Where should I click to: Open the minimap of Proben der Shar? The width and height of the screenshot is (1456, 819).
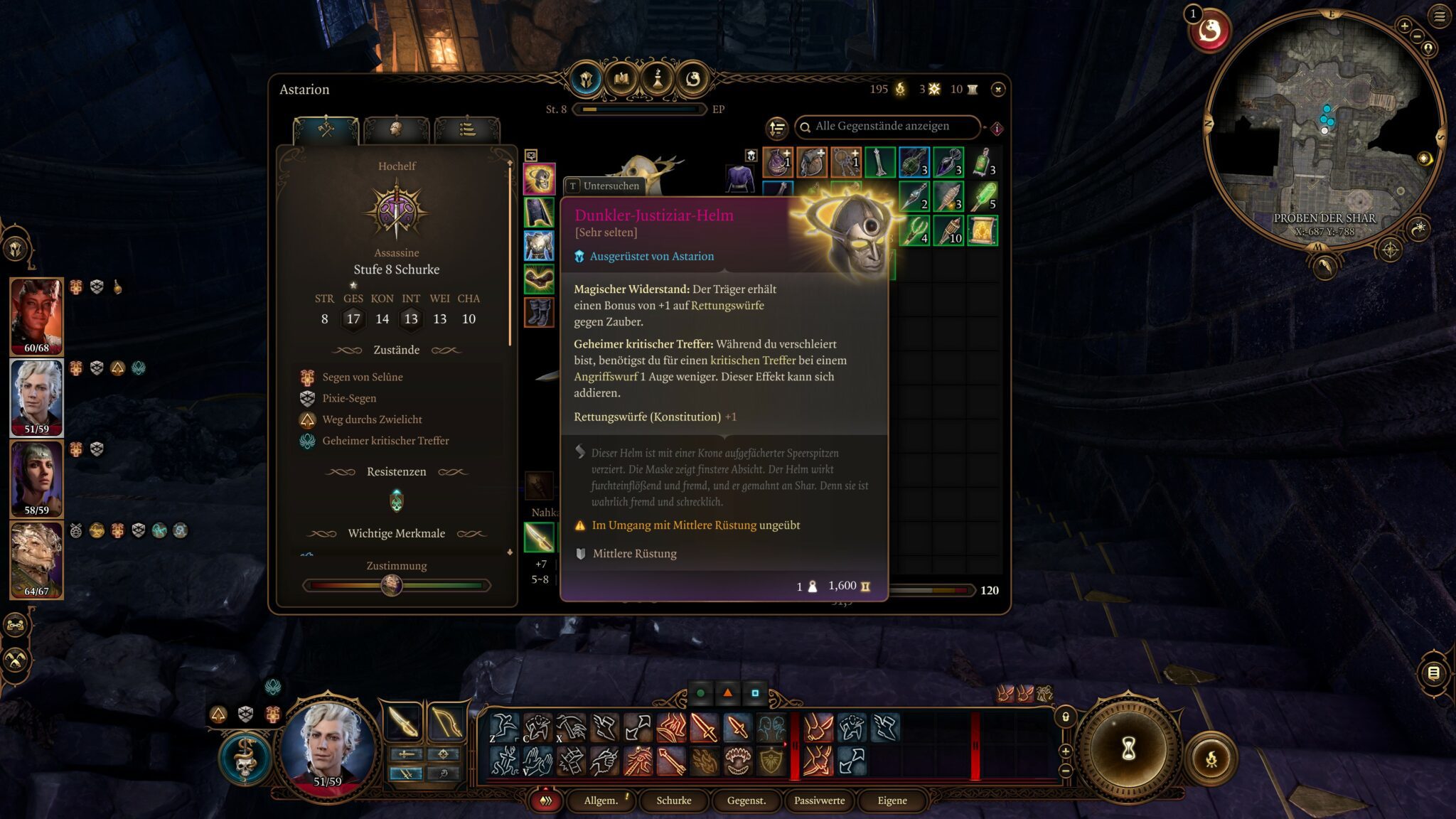(1324, 128)
